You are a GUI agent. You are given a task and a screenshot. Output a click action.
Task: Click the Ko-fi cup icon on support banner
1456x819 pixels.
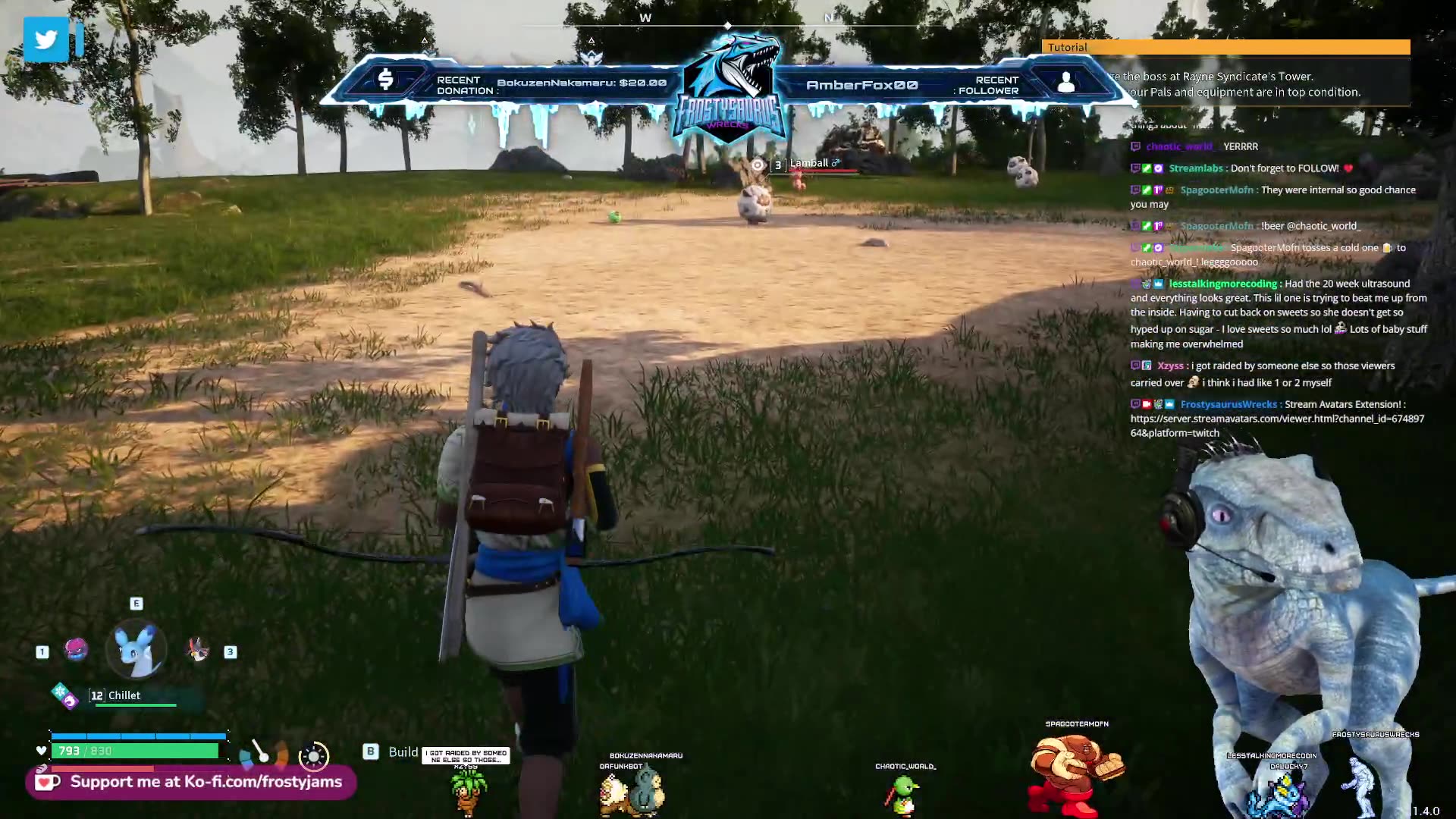point(47,781)
